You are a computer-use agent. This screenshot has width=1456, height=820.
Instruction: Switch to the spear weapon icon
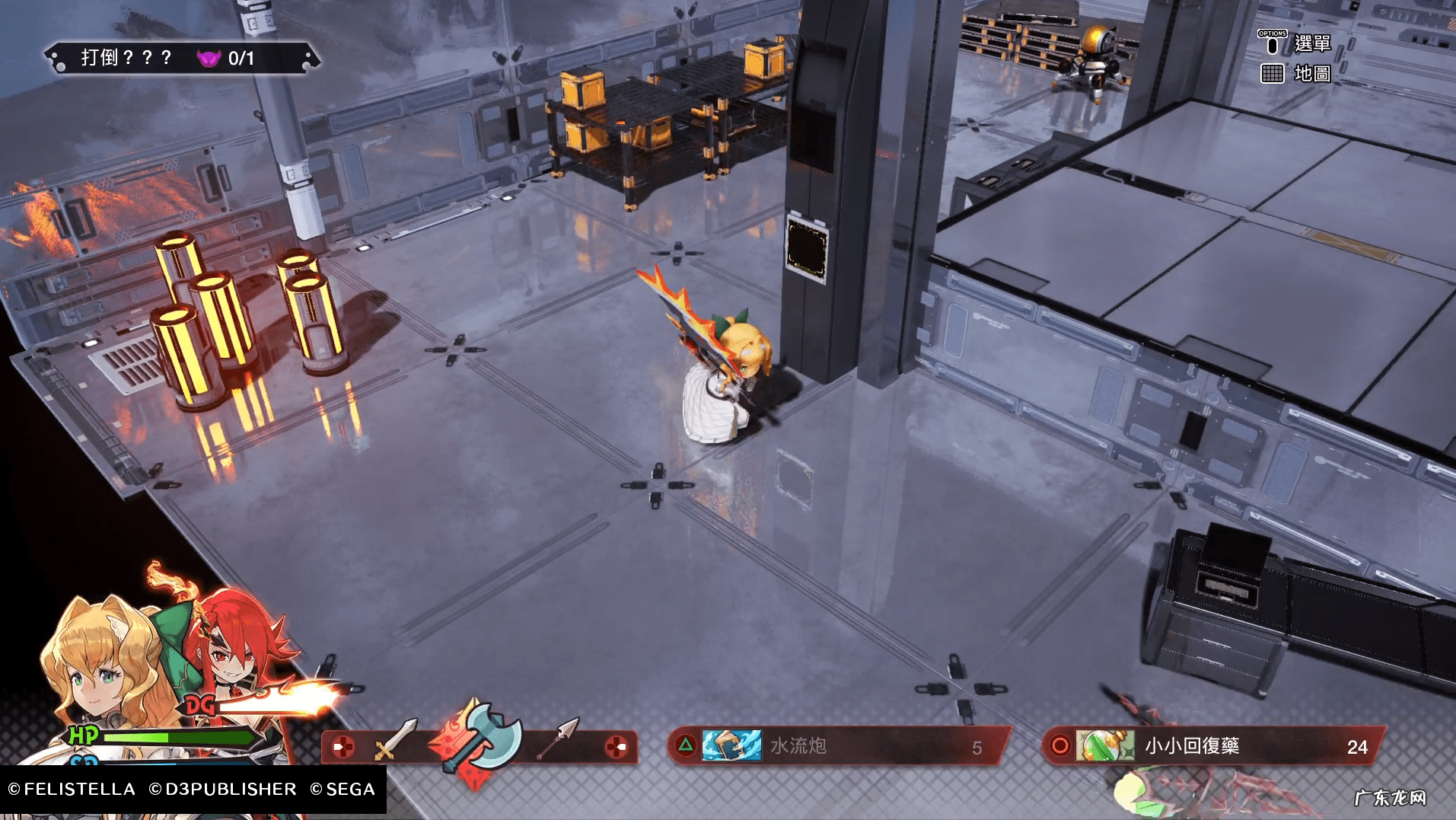click(x=559, y=737)
